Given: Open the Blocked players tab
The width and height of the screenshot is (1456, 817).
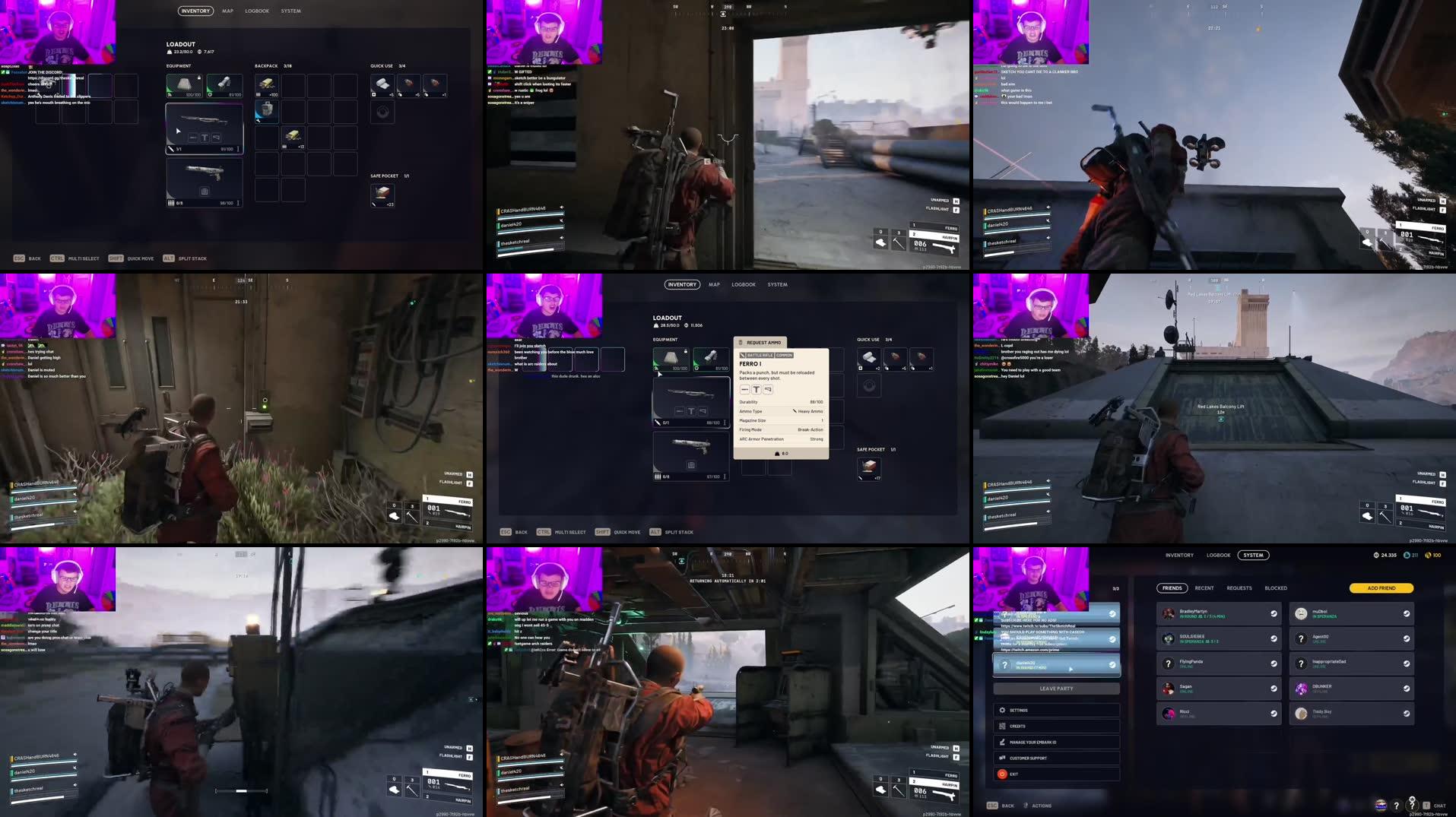Looking at the screenshot, I should click(x=1276, y=588).
